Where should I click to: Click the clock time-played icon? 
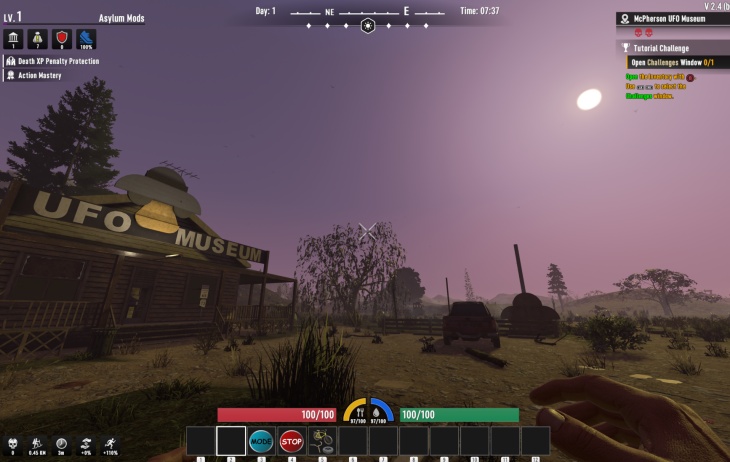pos(61,443)
